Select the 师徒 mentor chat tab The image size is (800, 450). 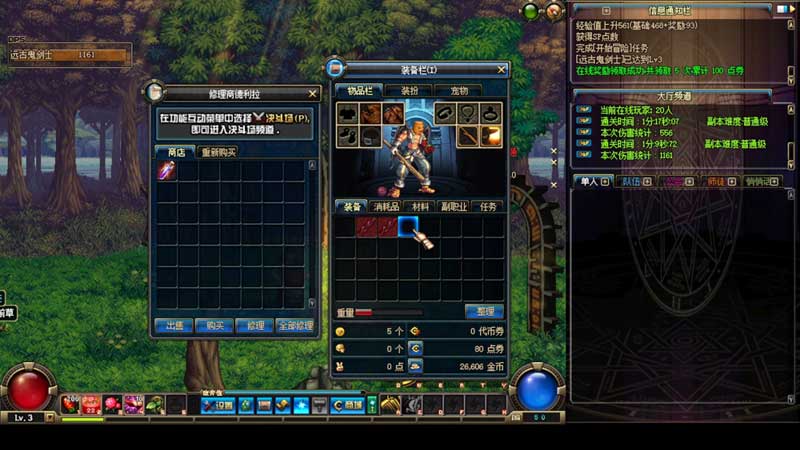tap(715, 182)
